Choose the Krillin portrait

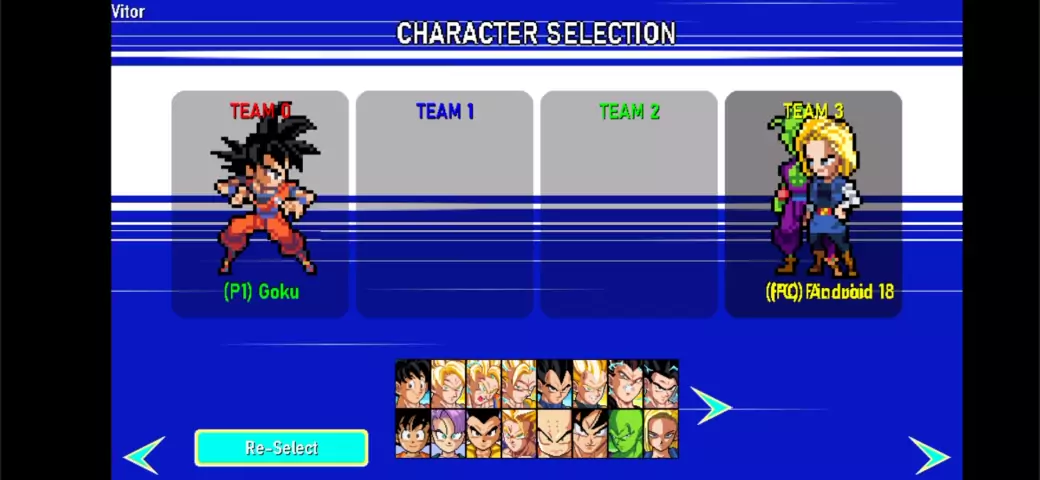click(x=554, y=434)
